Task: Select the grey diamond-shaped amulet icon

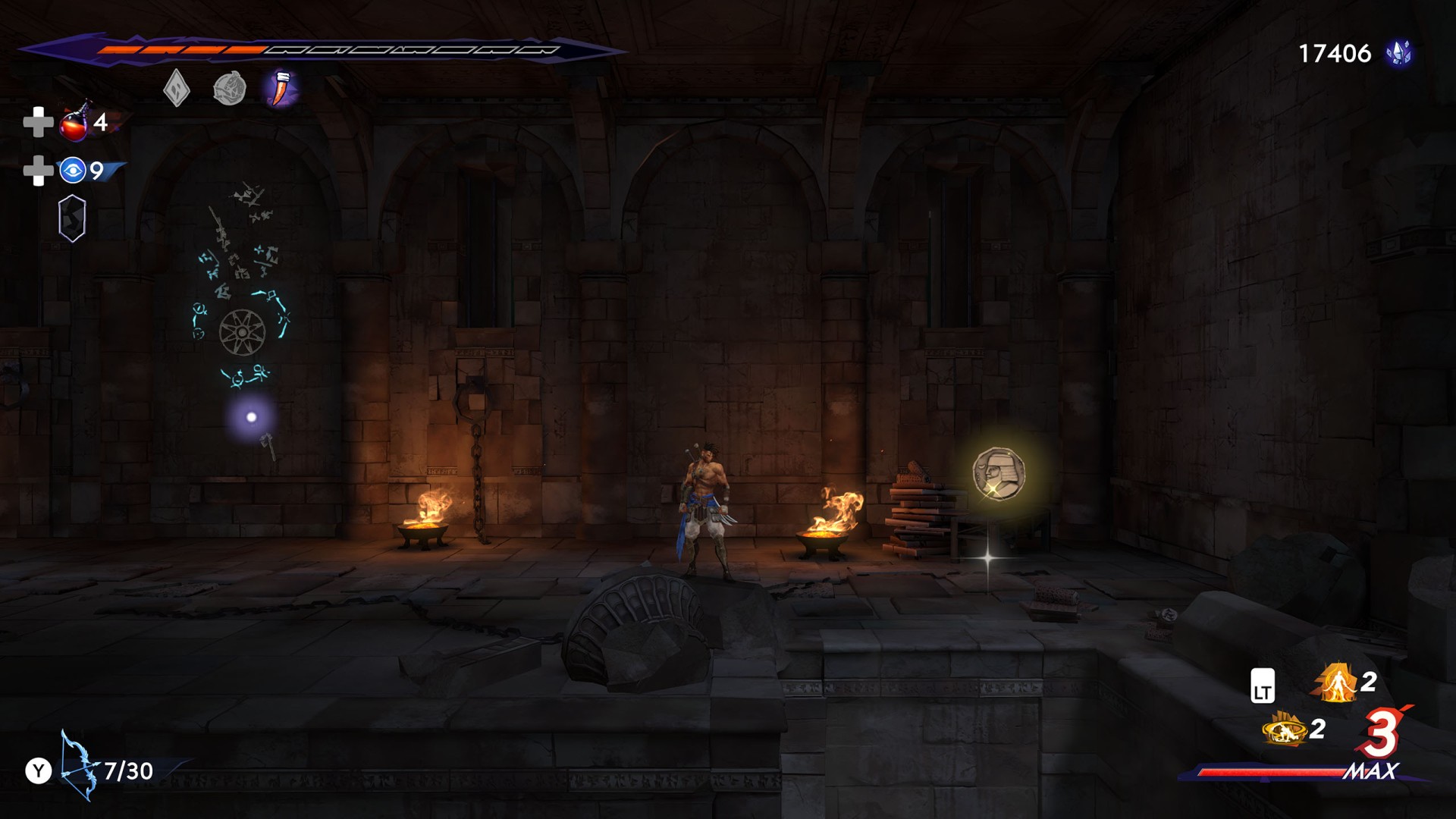Action: (177, 89)
